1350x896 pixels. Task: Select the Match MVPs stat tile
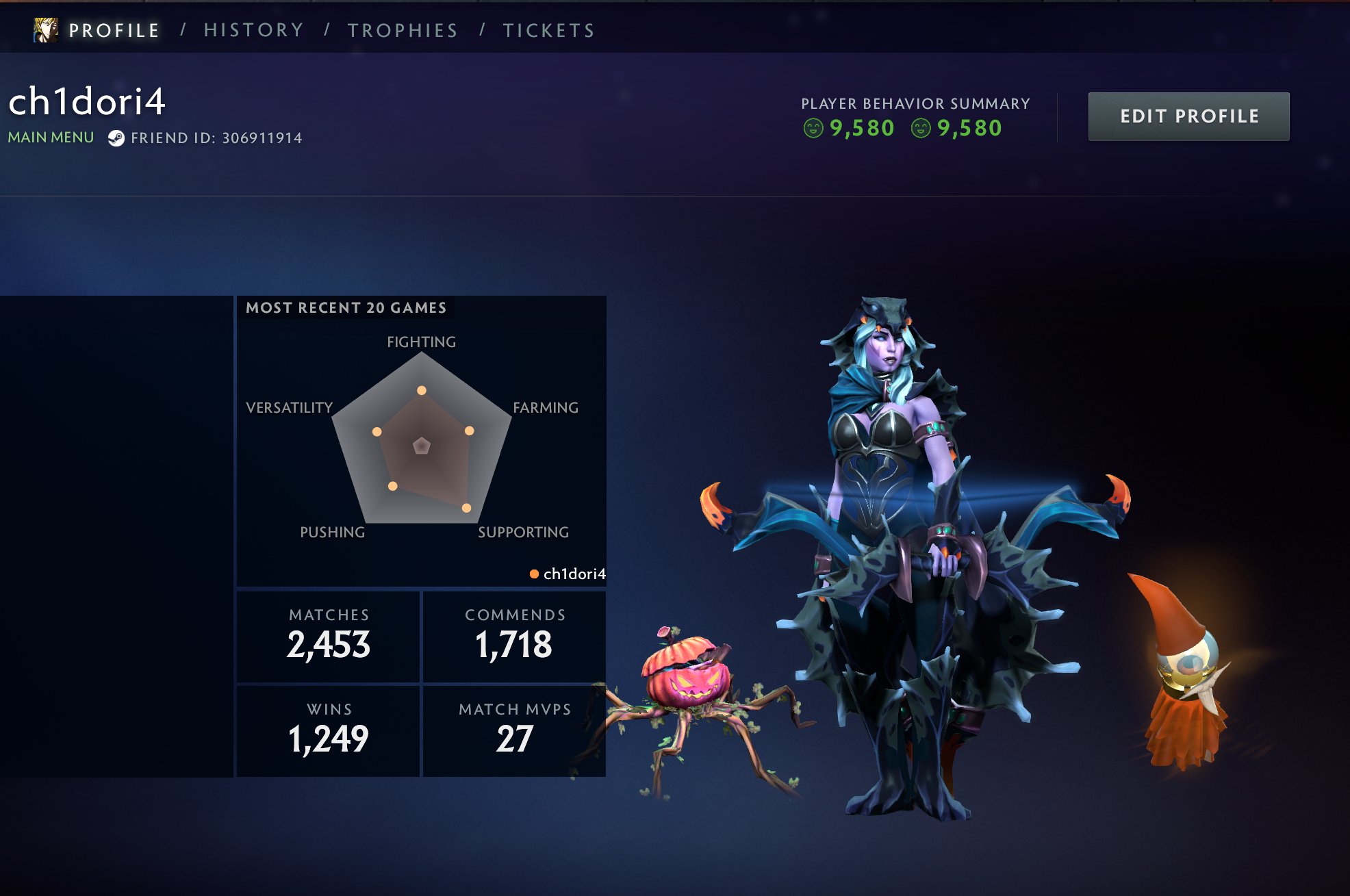point(515,730)
